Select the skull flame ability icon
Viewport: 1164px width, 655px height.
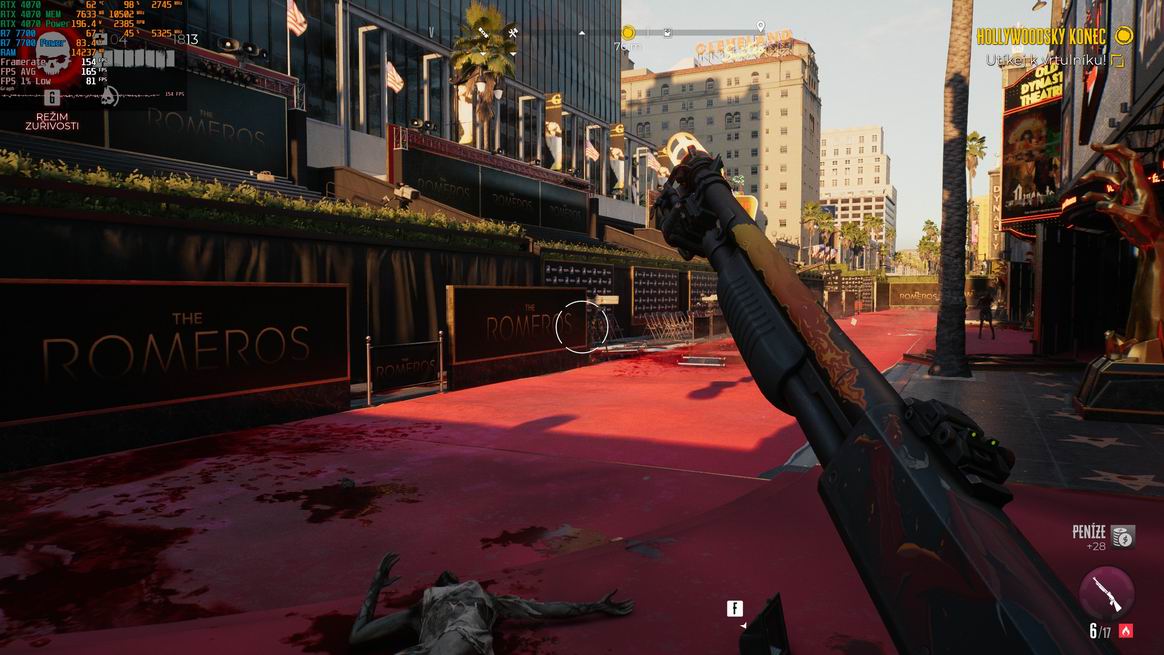coord(110,96)
